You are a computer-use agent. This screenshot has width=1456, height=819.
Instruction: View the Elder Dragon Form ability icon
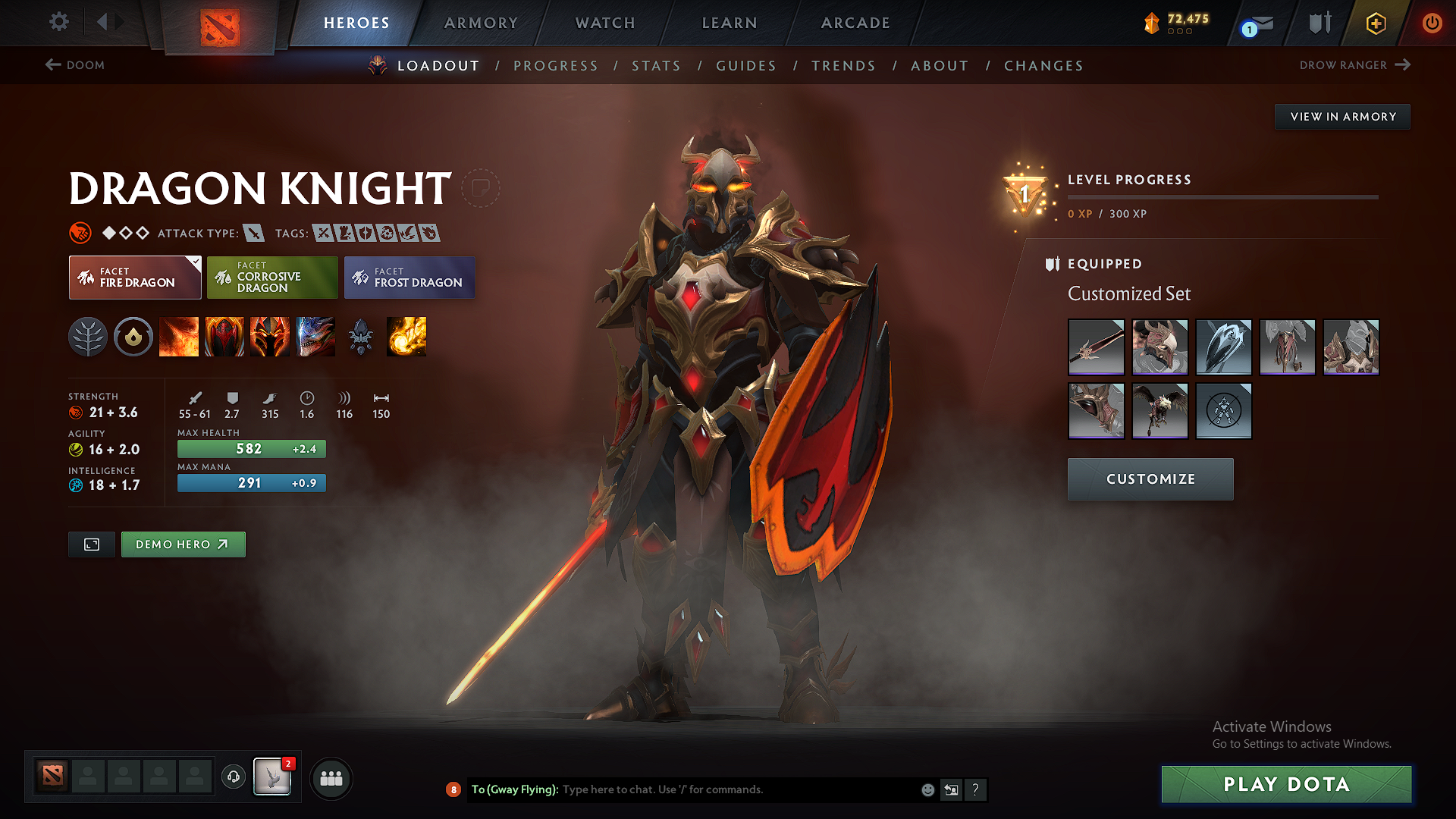tap(315, 337)
